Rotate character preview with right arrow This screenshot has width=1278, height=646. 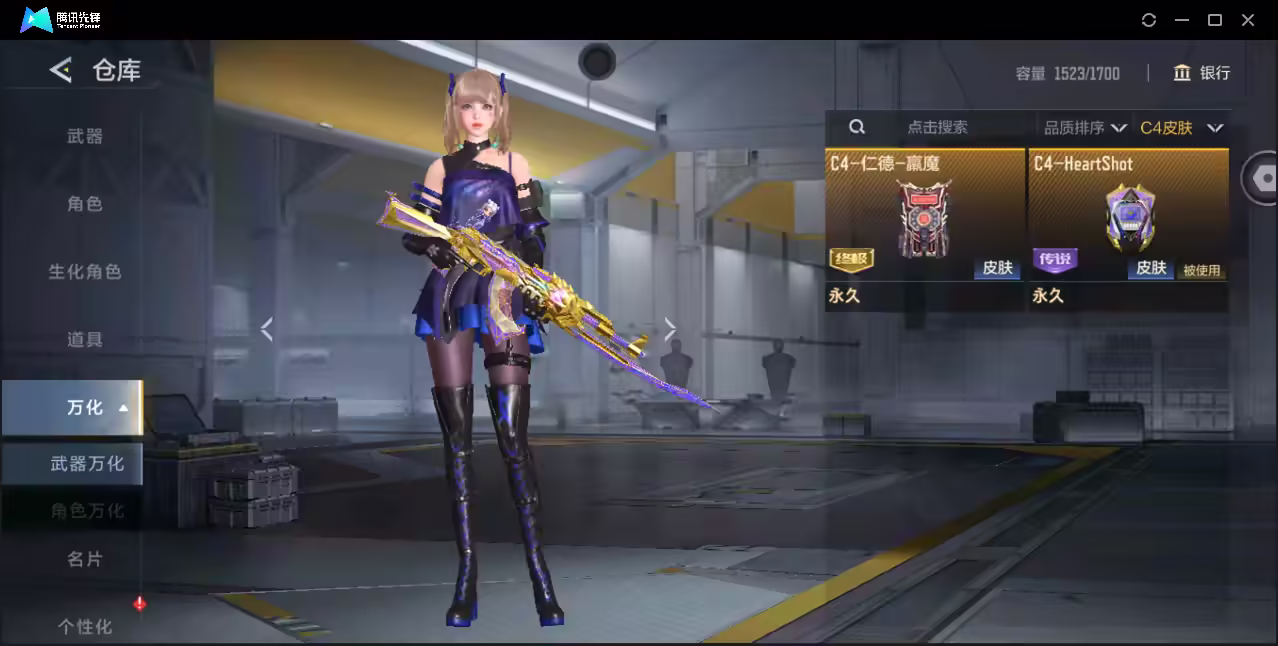tap(670, 329)
